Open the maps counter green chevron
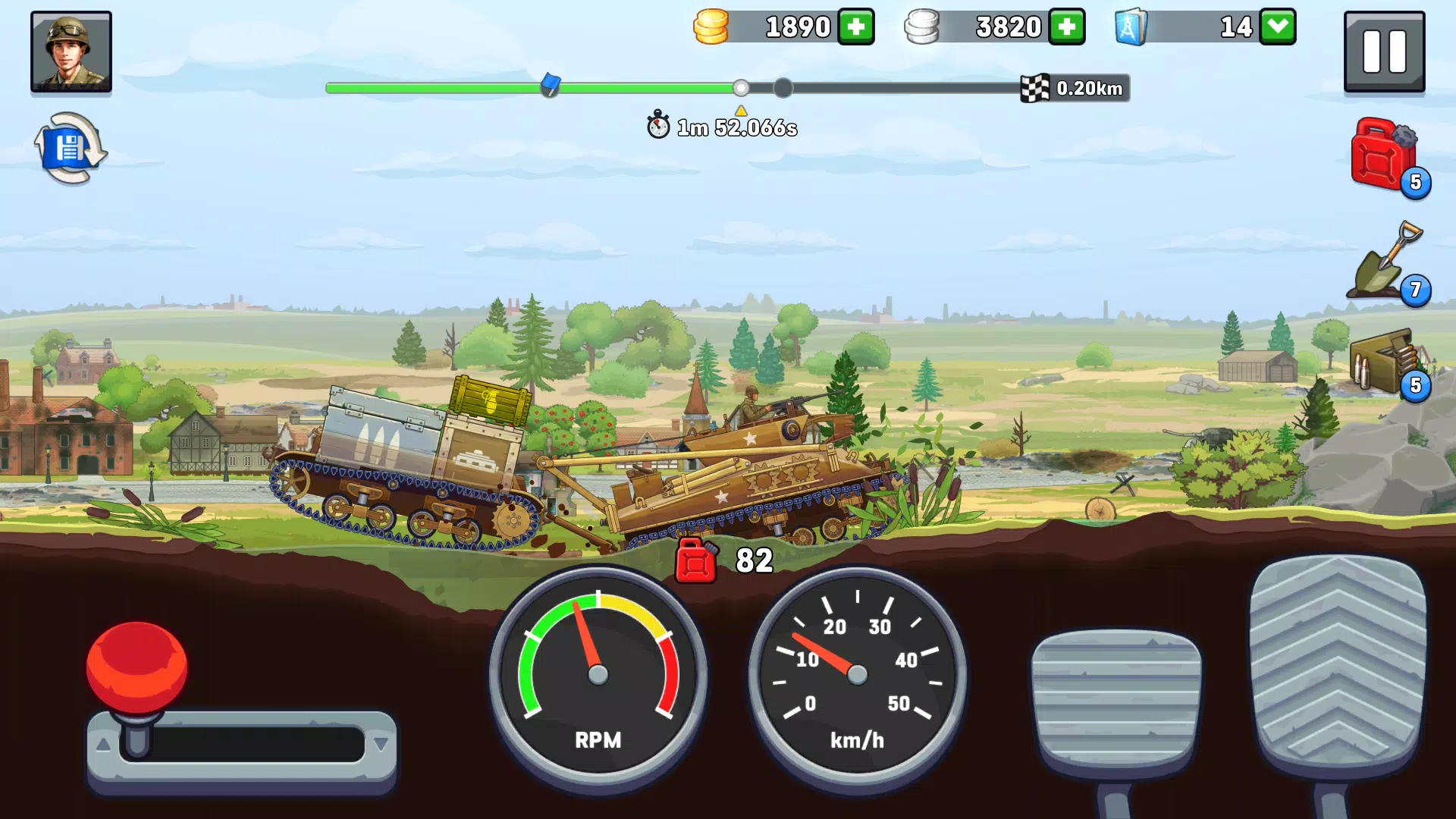Image resolution: width=1456 pixels, height=819 pixels. (1277, 27)
